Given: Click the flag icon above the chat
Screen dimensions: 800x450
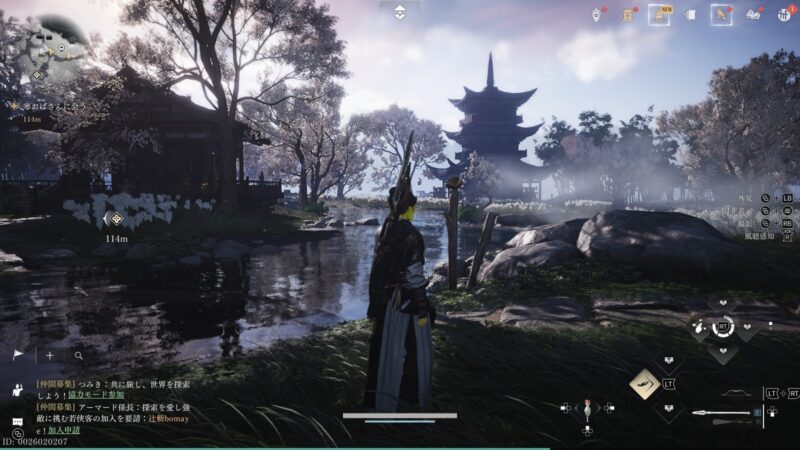Looking at the screenshot, I should coord(18,355).
